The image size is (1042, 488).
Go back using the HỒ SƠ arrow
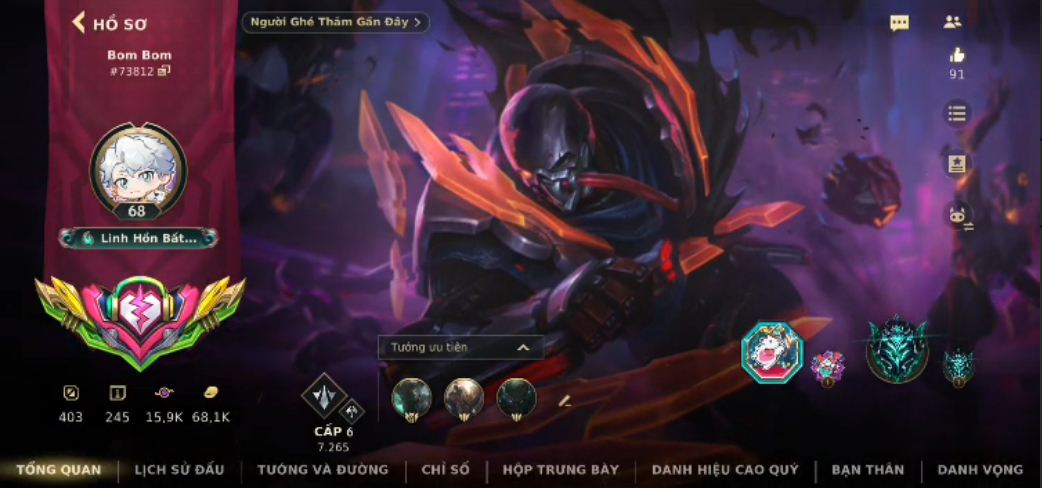[79, 23]
